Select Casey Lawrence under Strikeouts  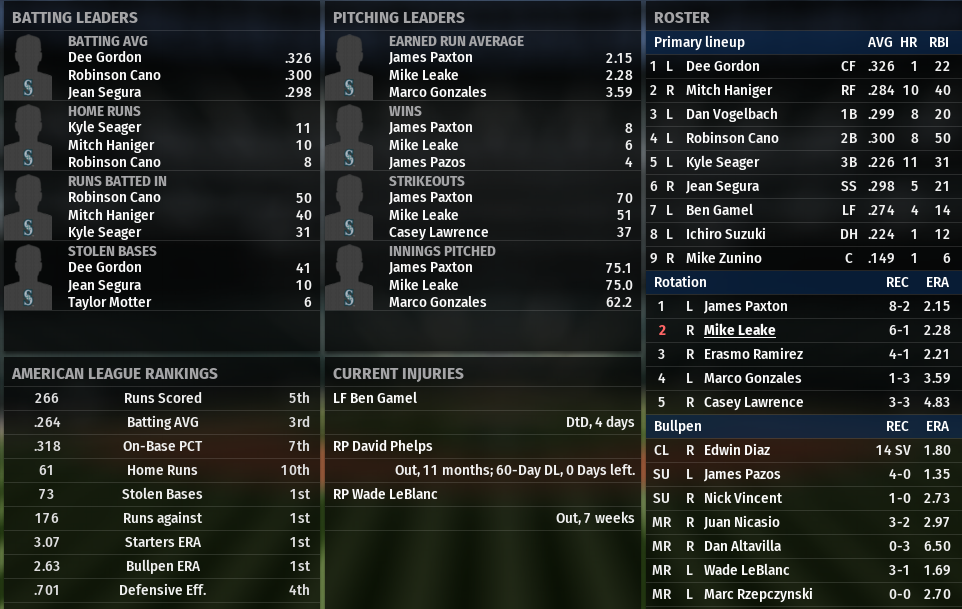[438, 232]
